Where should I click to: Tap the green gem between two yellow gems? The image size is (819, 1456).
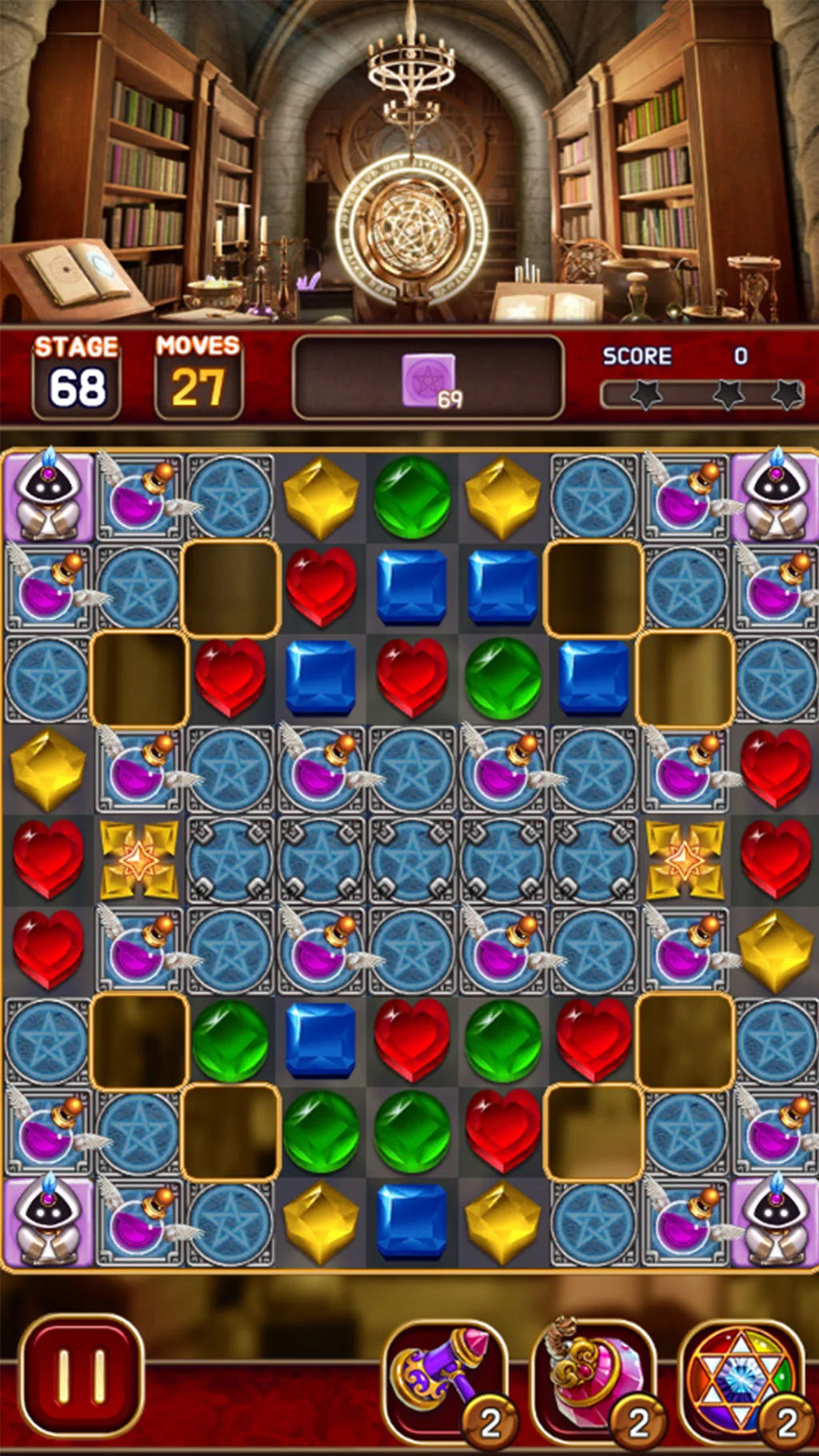[412, 496]
